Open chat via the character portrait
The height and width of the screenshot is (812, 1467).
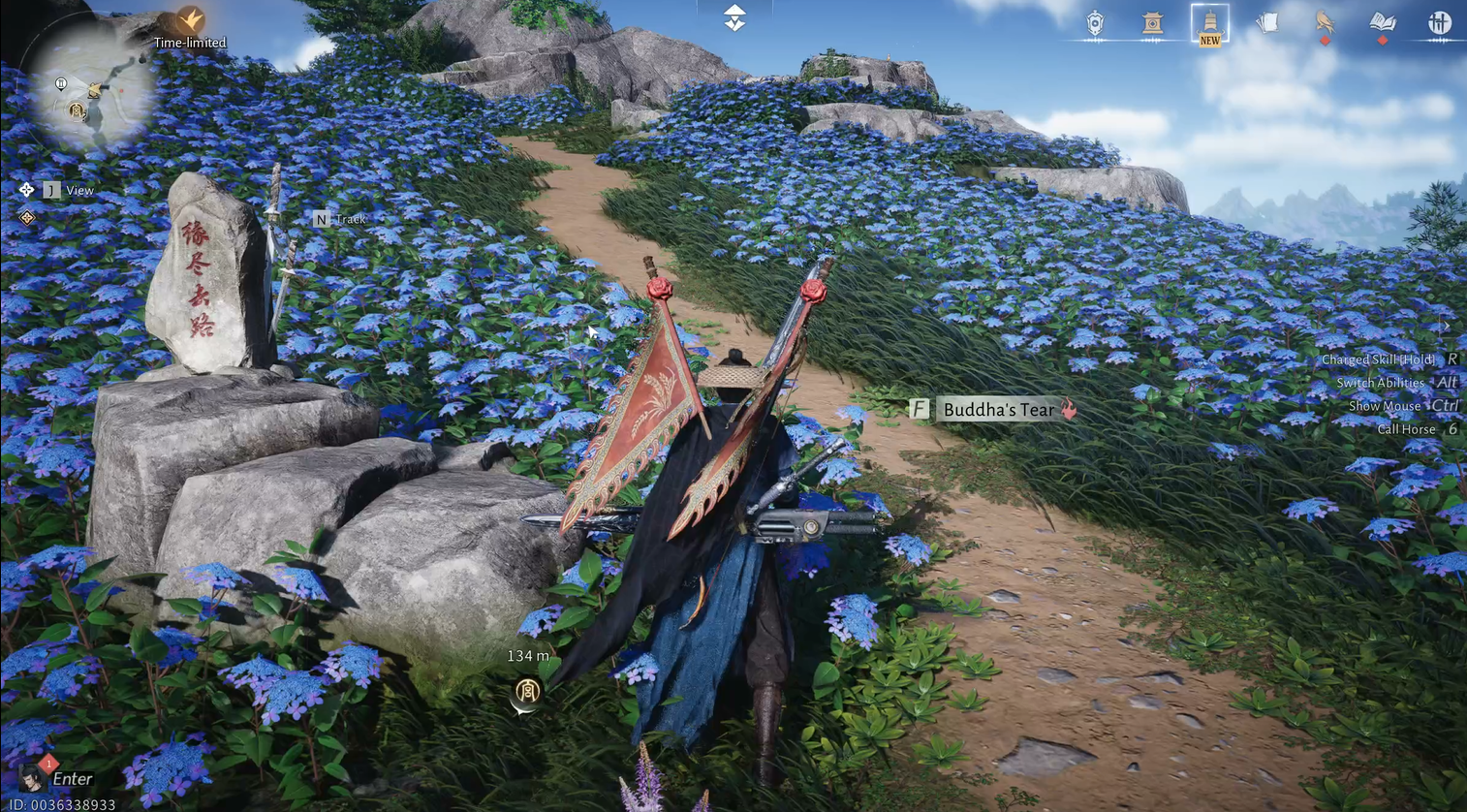pos(31,777)
